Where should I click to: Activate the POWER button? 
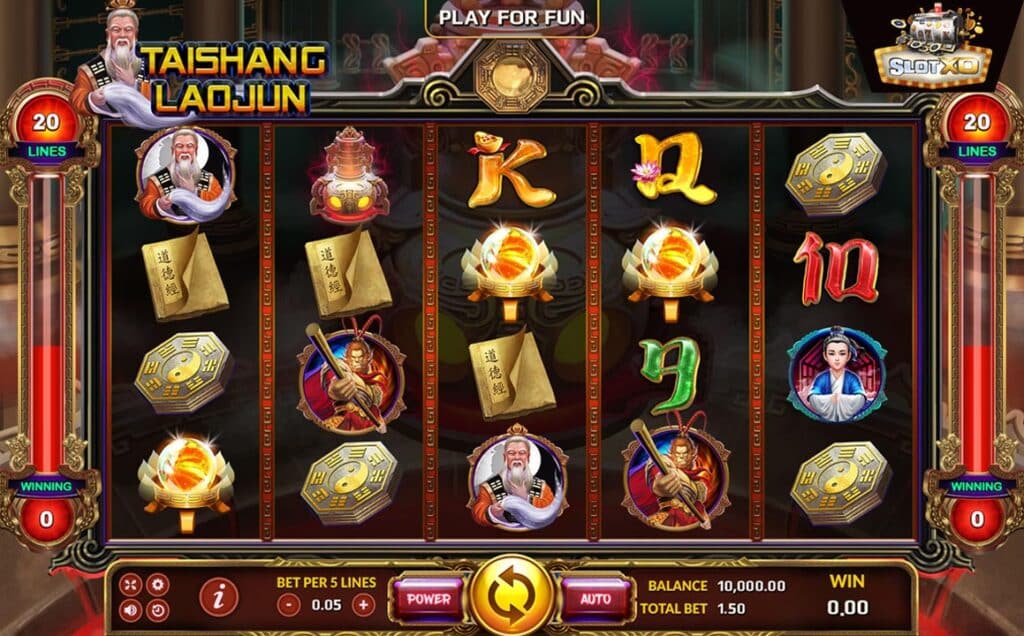click(x=428, y=599)
